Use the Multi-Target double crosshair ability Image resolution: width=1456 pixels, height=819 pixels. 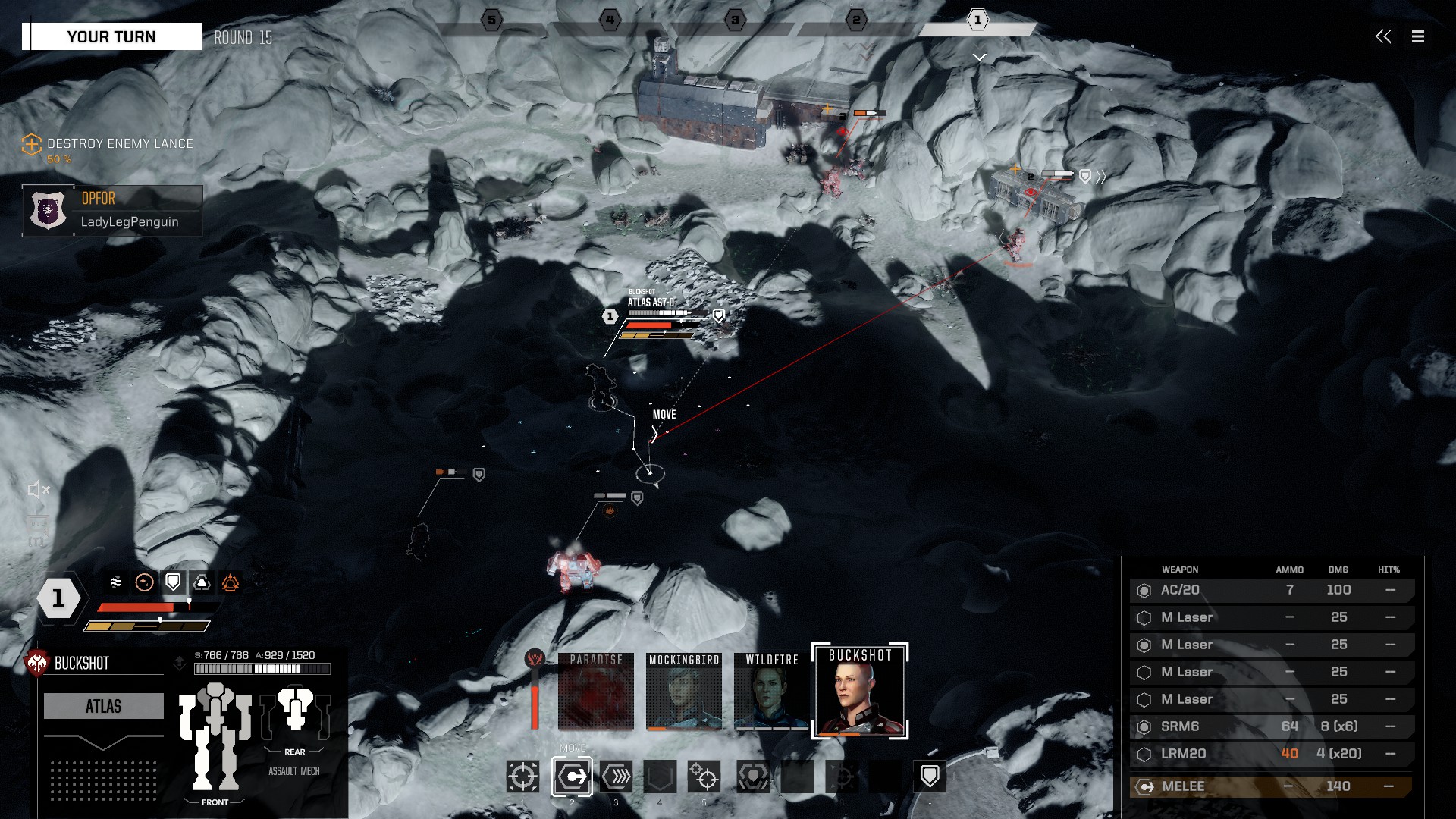[704, 777]
